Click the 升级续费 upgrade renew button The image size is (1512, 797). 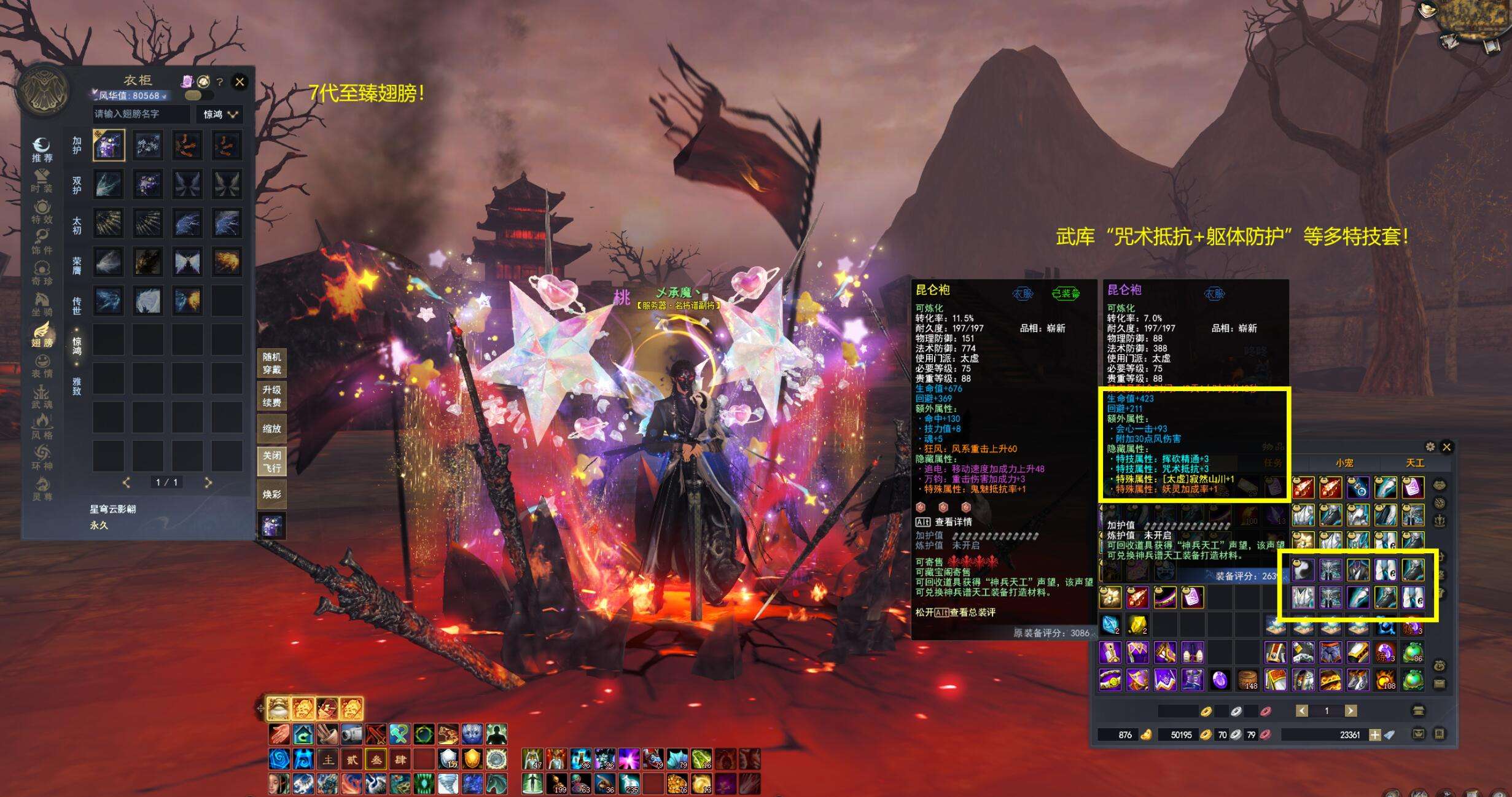click(271, 396)
